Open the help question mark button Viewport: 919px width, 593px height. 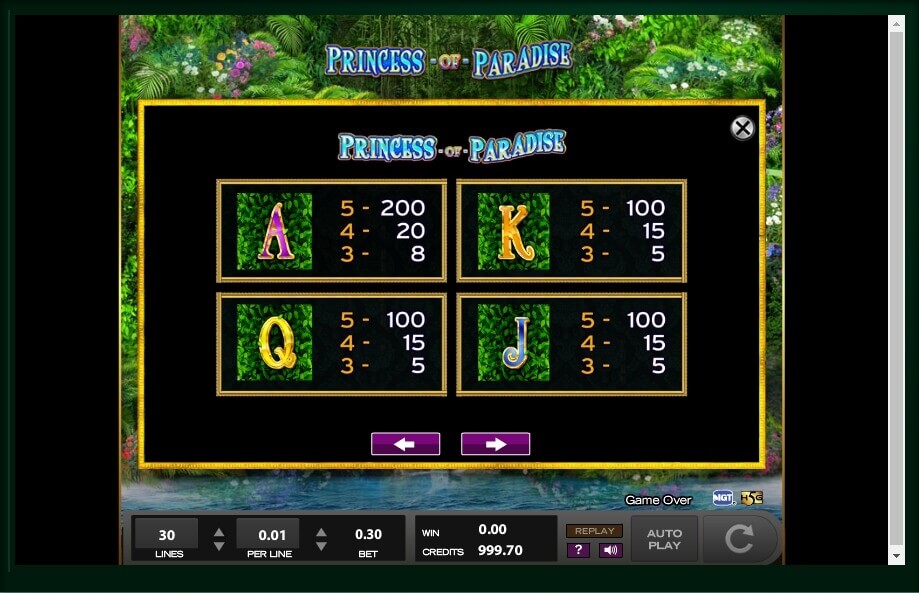(x=578, y=550)
